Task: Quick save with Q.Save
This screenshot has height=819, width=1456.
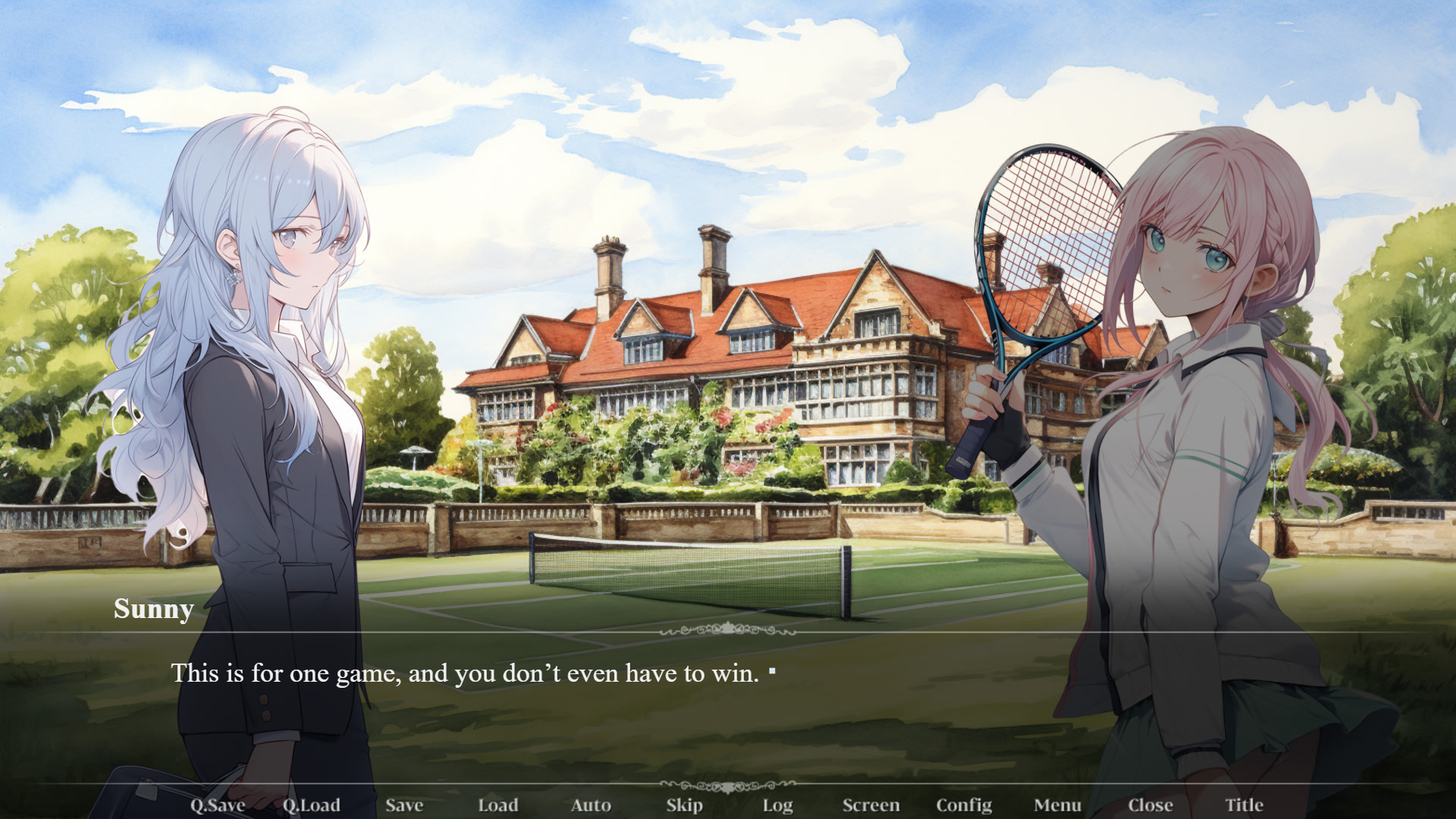Action: pyautogui.click(x=218, y=805)
